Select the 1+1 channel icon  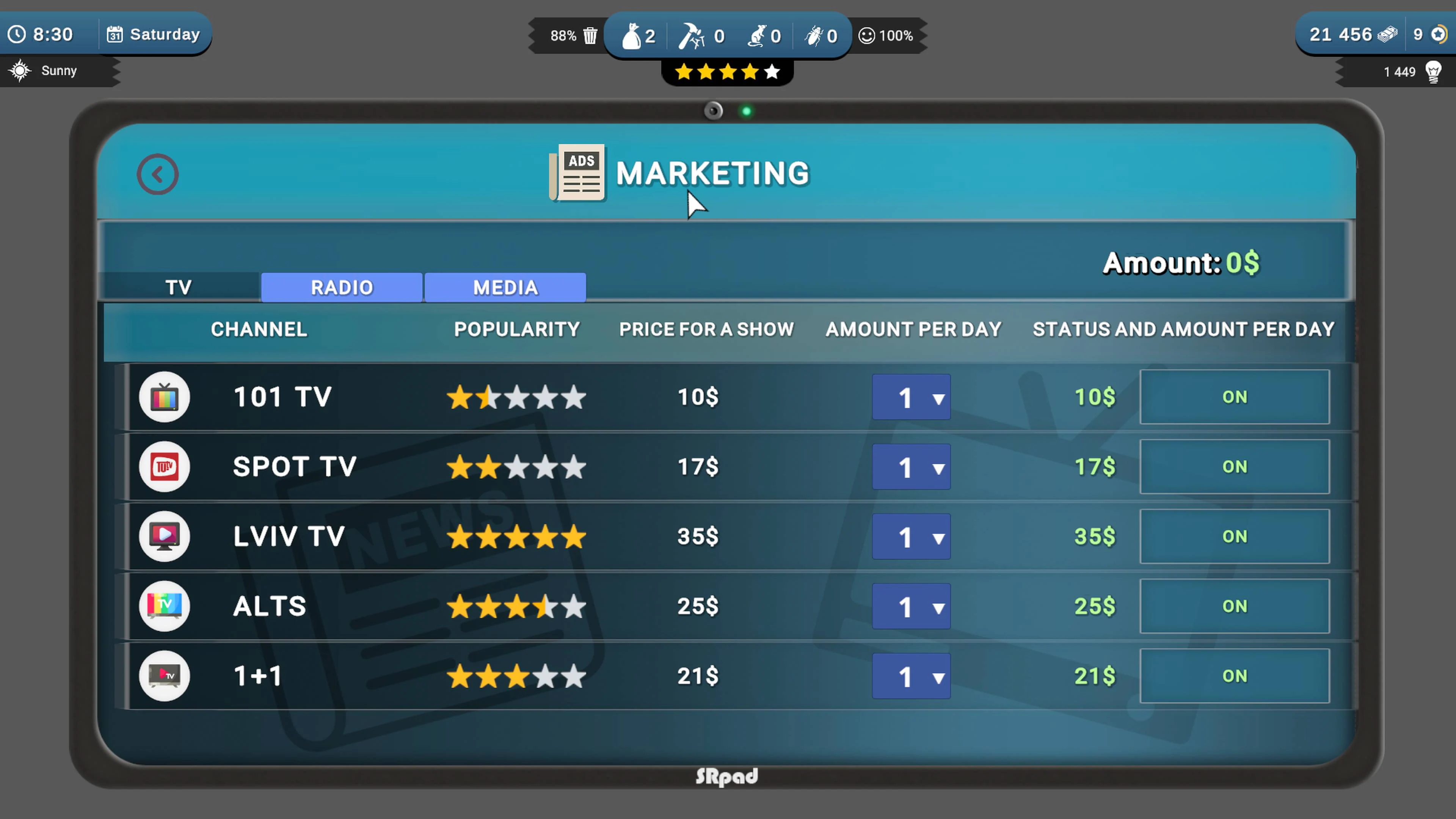[x=165, y=675]
